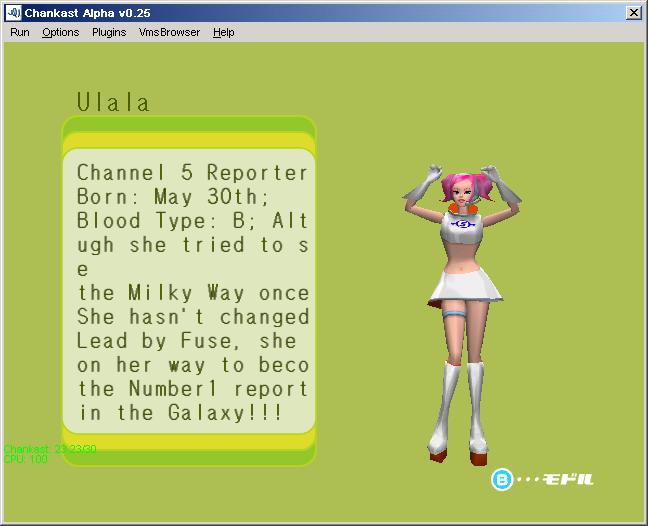Close the Chankast emulator window

[x=633, y=12]
